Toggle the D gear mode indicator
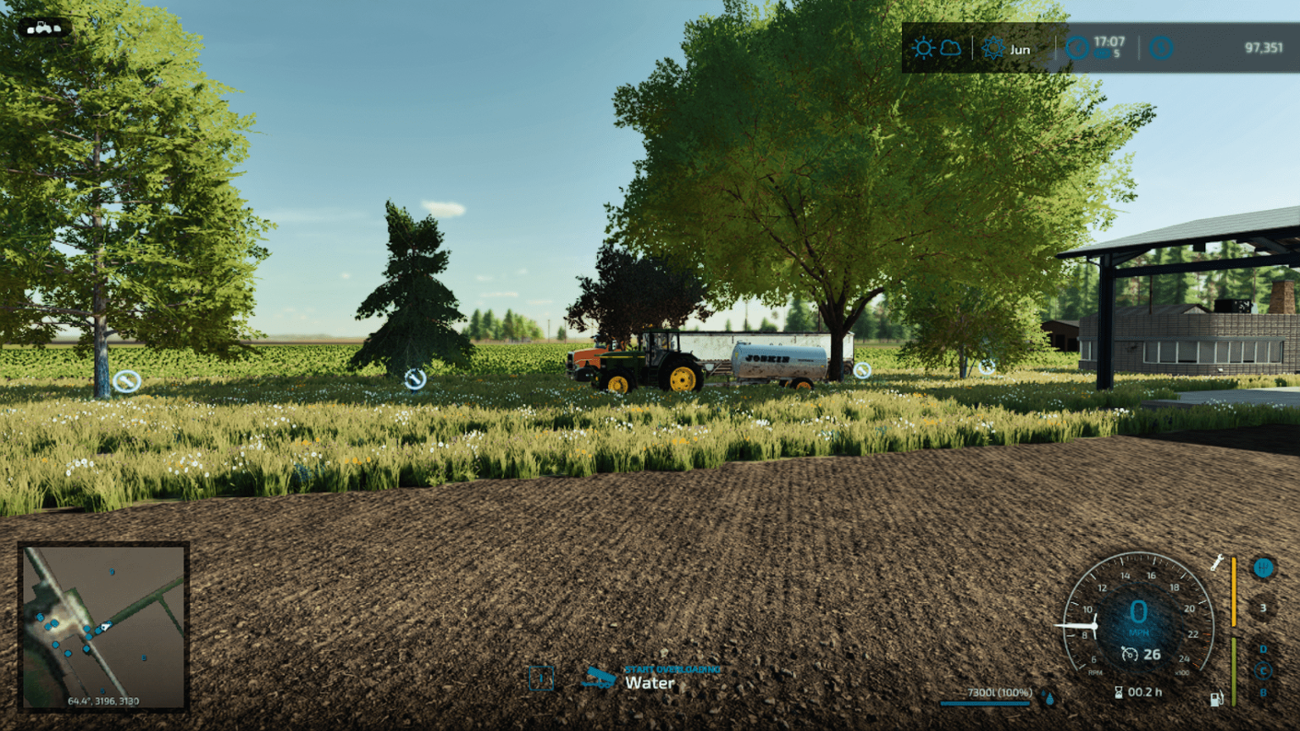 (x=1262, y=648)
